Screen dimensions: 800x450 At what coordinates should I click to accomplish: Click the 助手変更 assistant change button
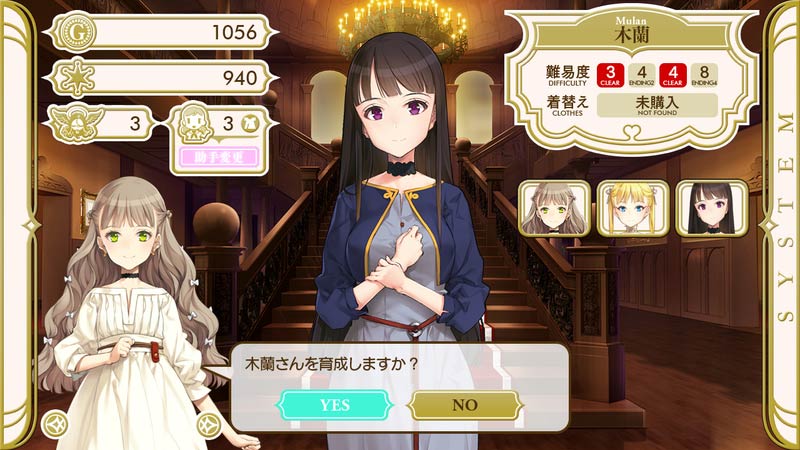220,157
